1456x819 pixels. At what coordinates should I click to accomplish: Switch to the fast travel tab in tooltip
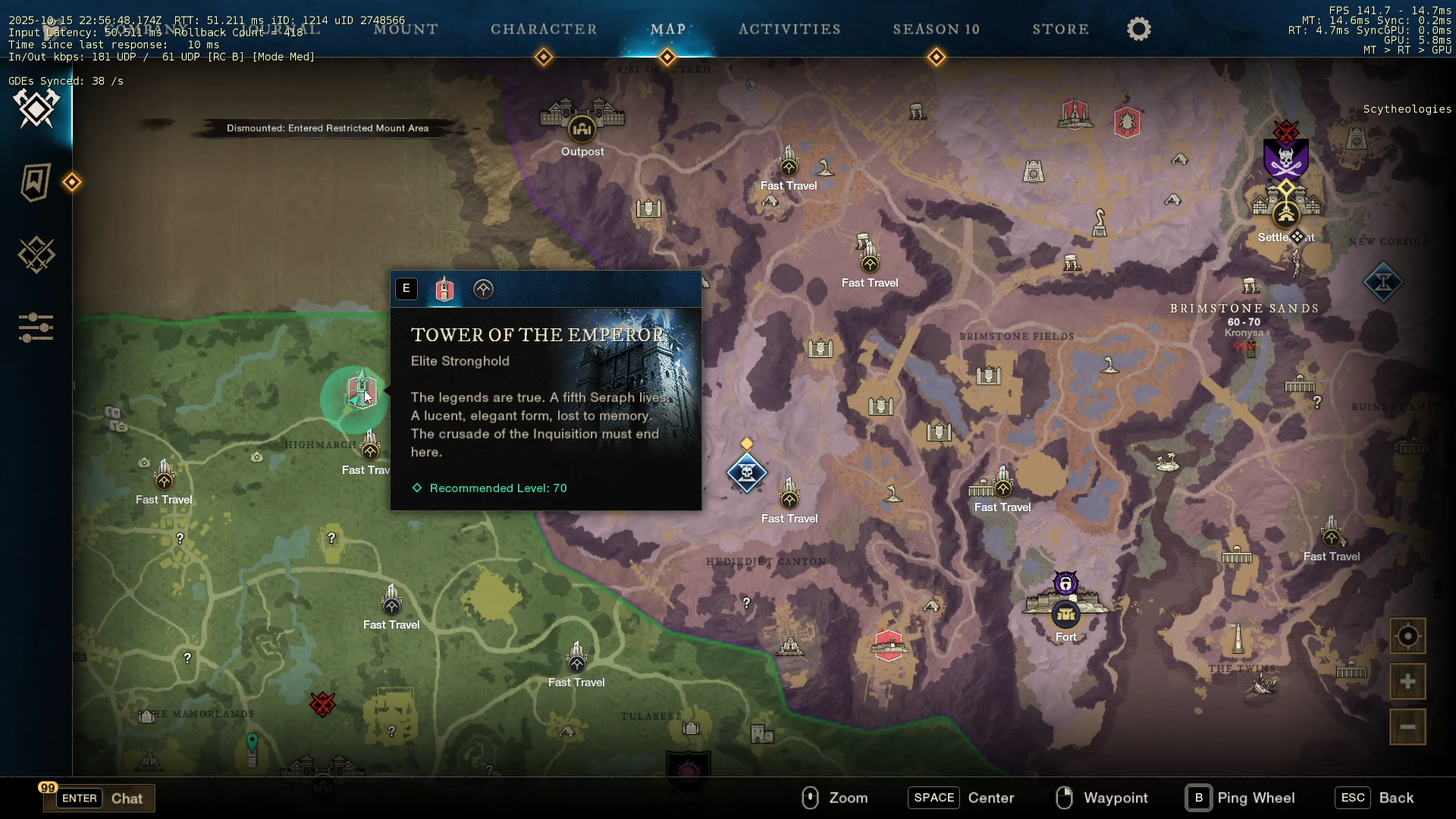tap(483, 289)
